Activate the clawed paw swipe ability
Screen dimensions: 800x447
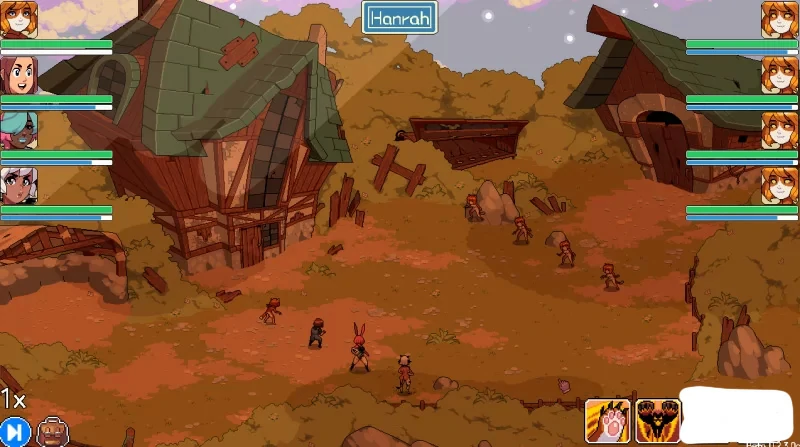607,420
